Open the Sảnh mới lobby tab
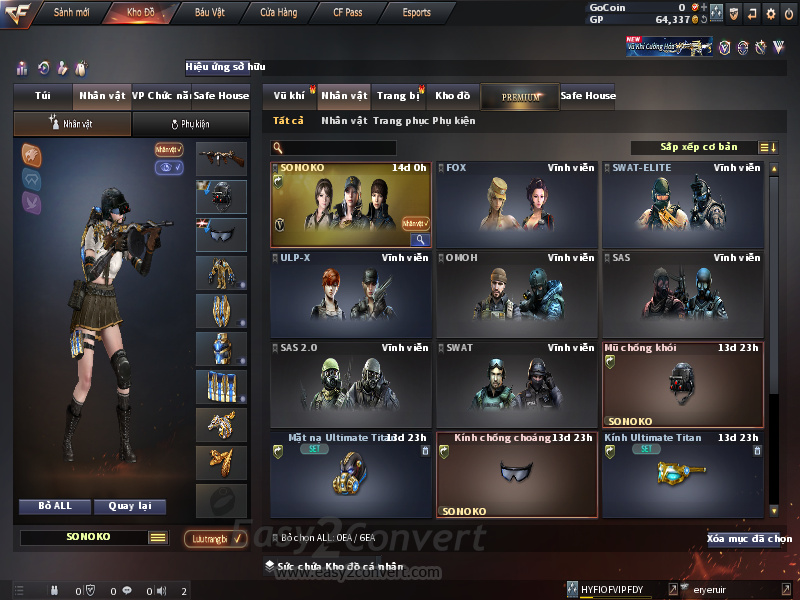 71,13
